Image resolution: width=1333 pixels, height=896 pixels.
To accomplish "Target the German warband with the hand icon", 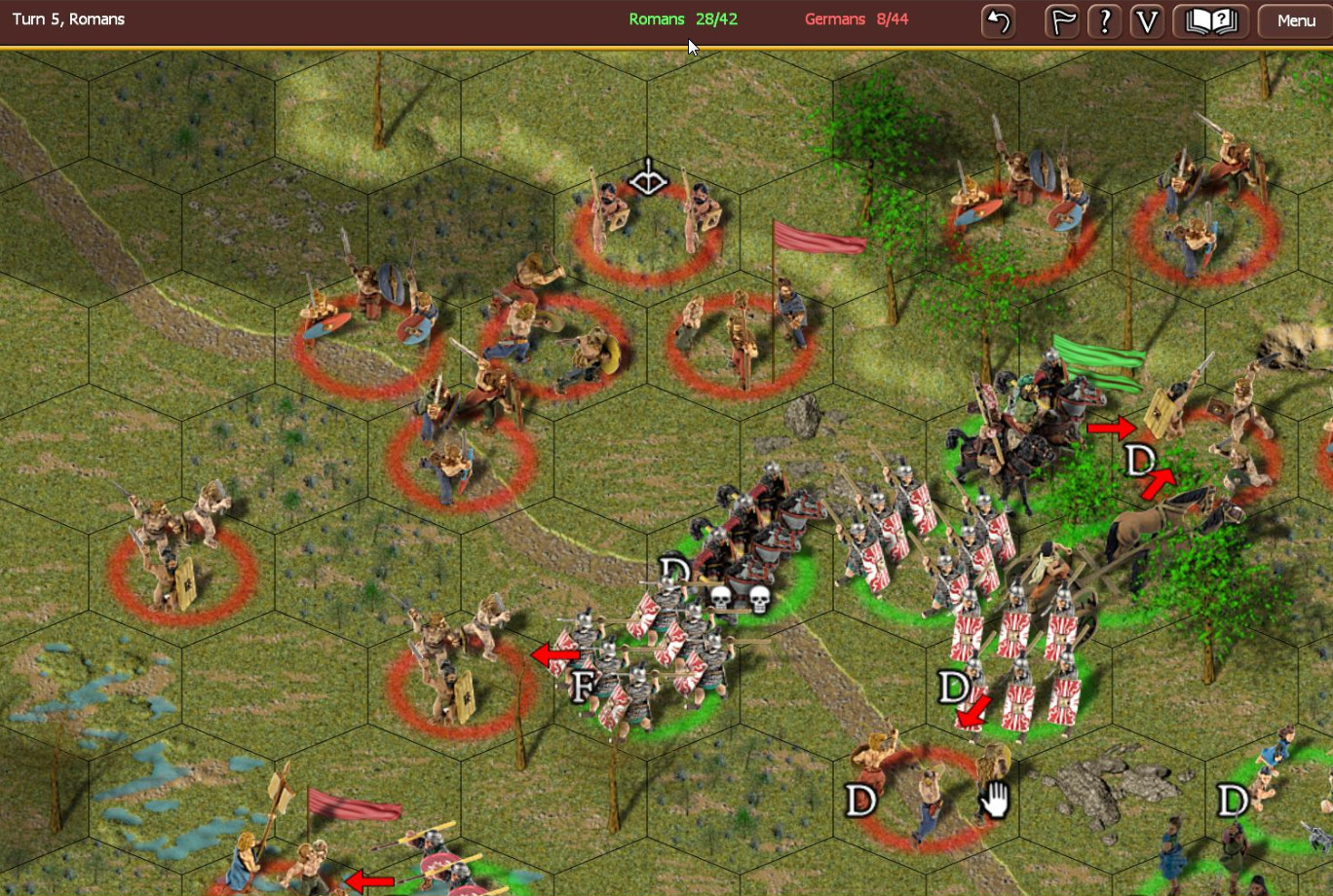I will click(x=926, y=794).
